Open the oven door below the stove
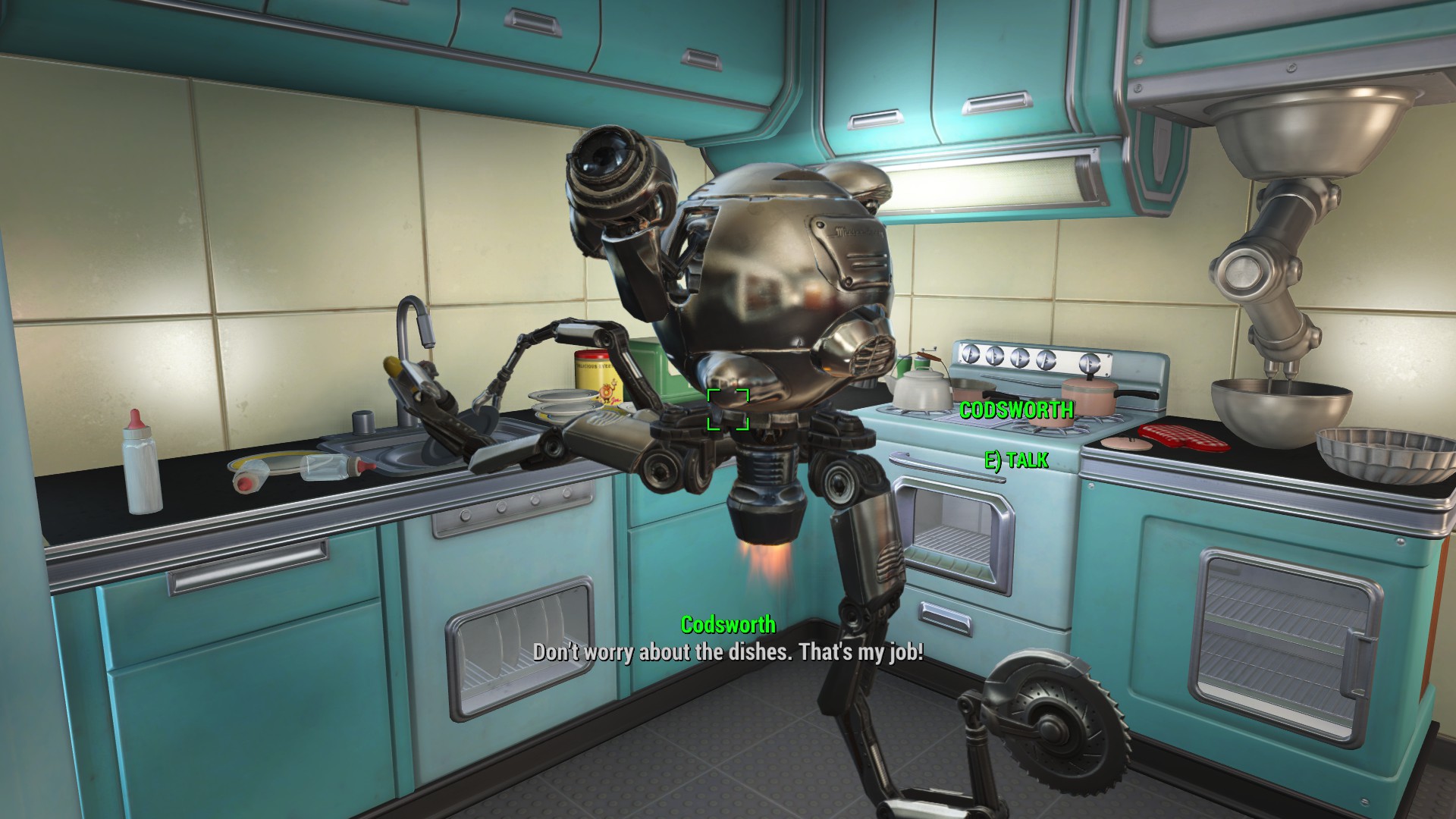 click(x=952, y=531)
